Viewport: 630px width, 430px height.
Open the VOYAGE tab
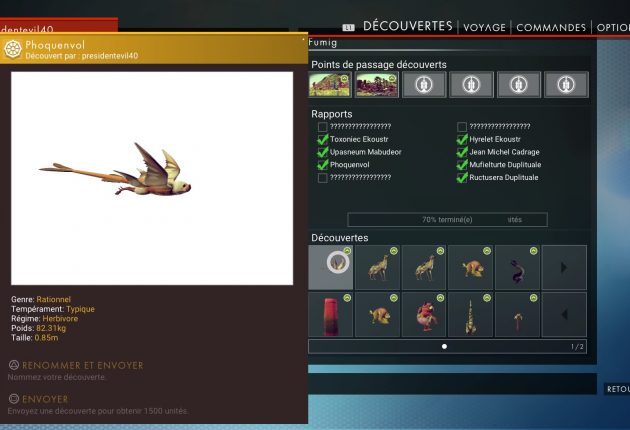click(x=483, y=27)
